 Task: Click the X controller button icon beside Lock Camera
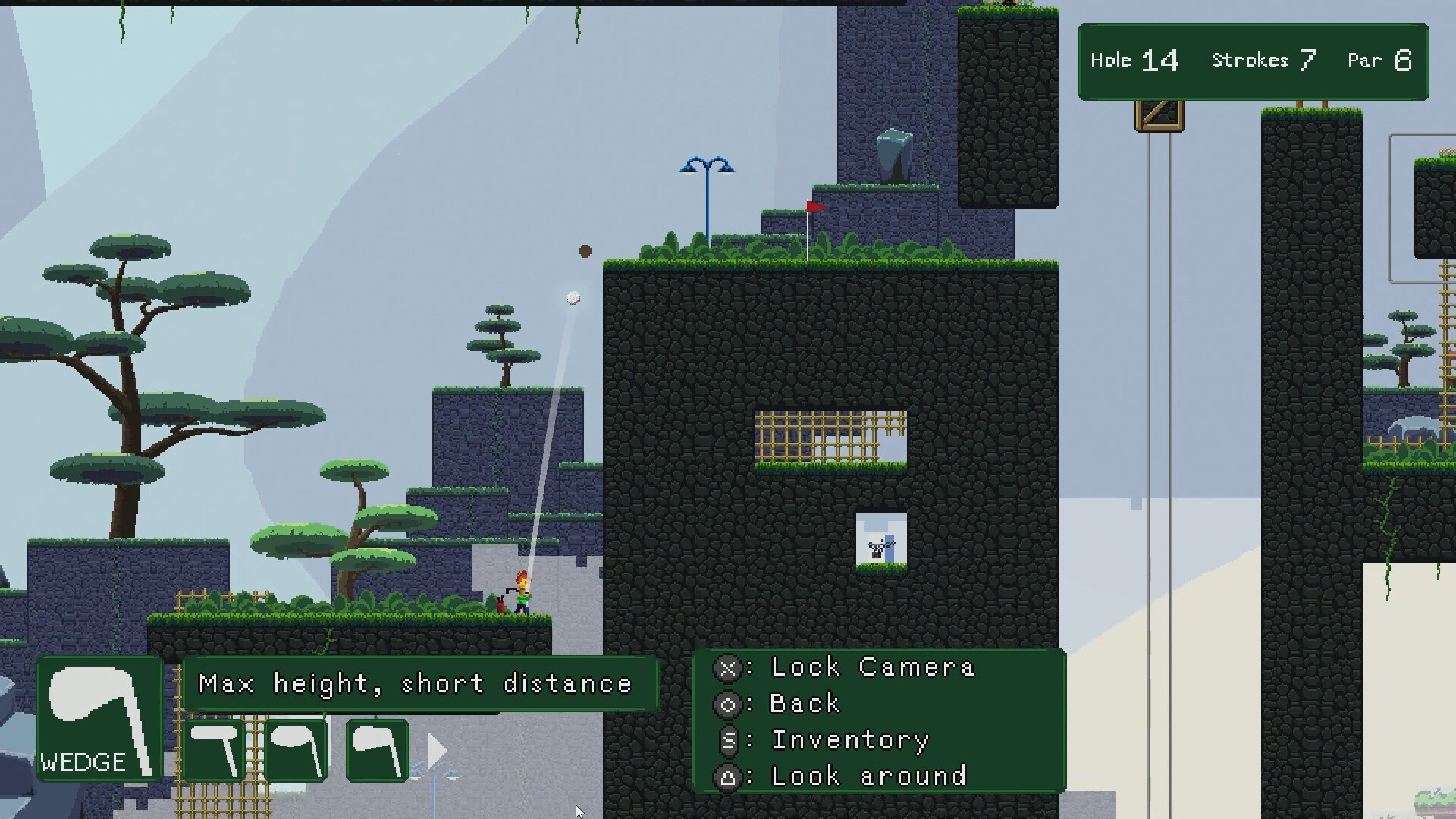pos(728,668)
